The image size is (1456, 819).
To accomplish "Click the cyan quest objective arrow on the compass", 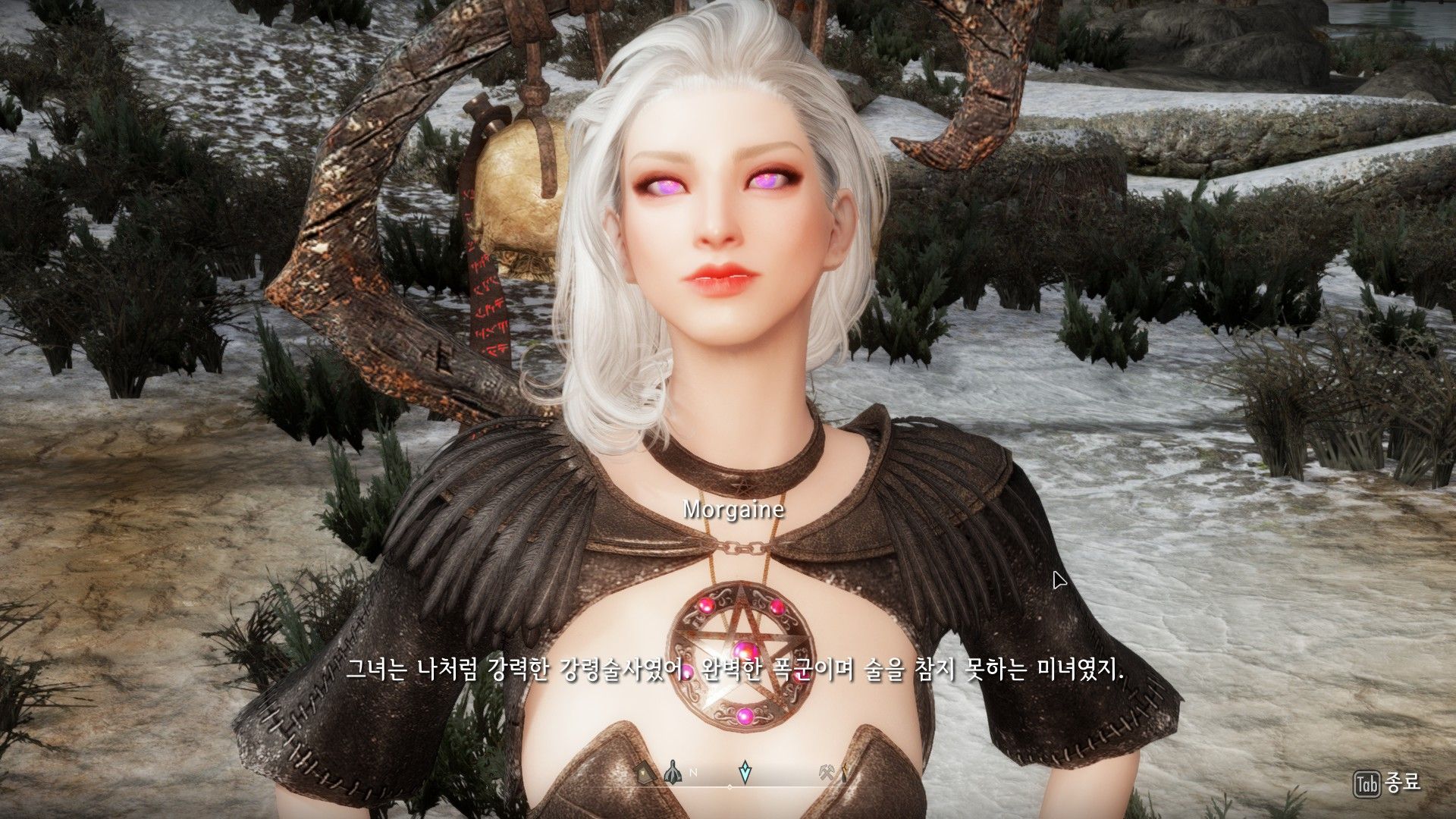I will 745,770.
